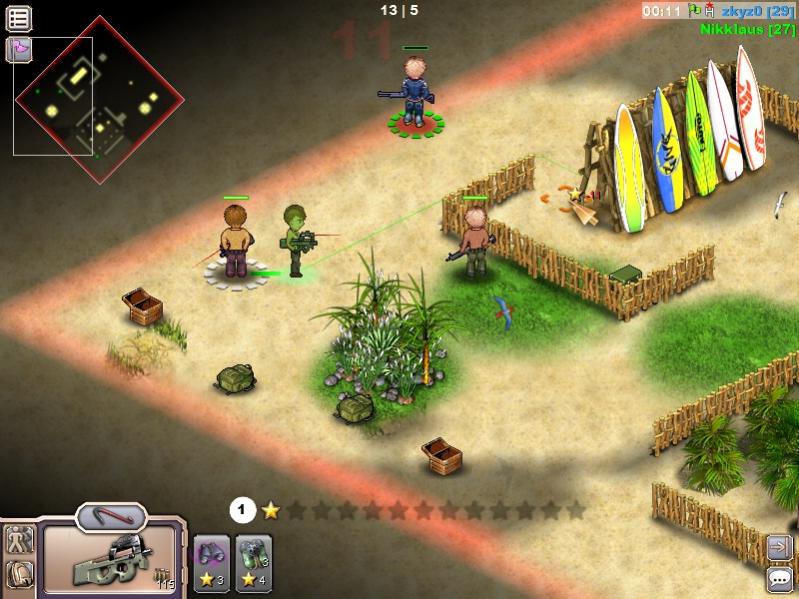Open the backpack inventory

click(19, 574)
